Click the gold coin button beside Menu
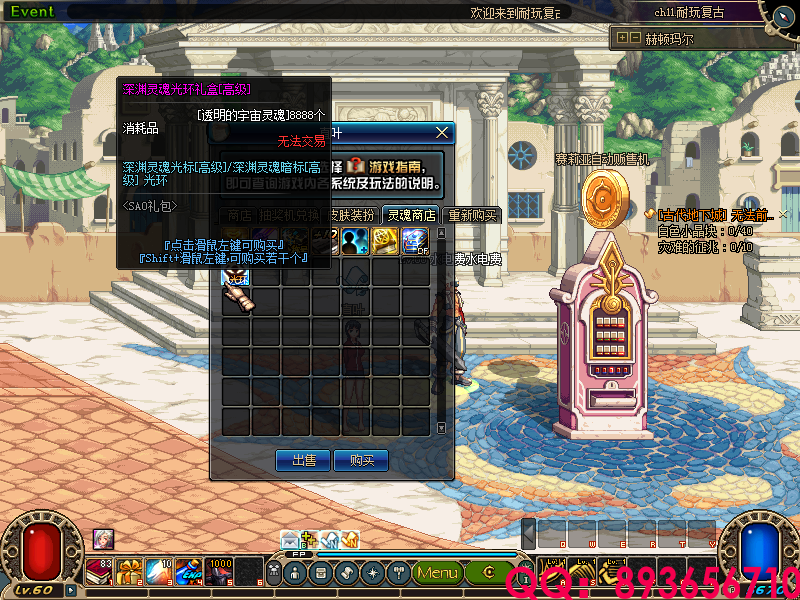This screenshot has height=600, width=800. pyautogui.click(x=490, y=573)
